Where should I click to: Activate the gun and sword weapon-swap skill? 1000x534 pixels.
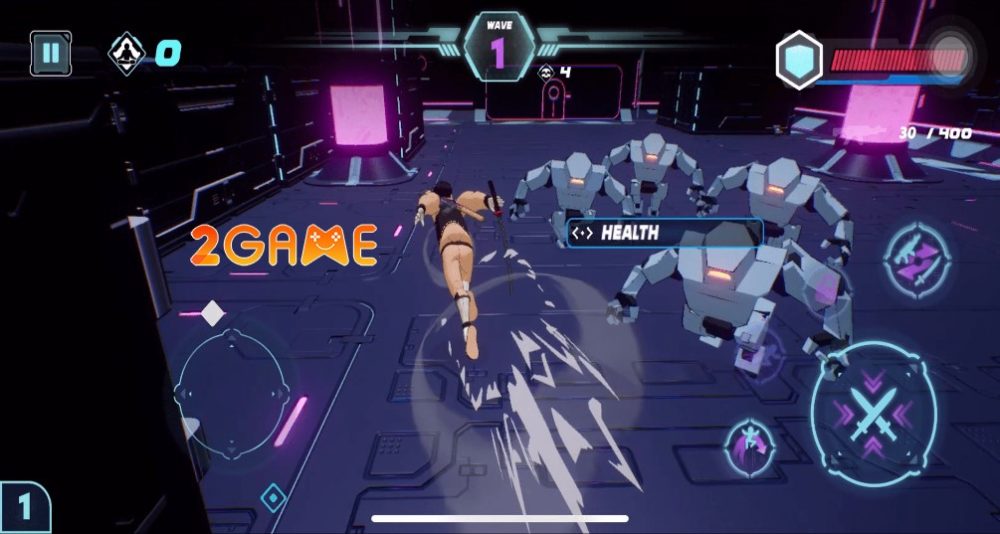click(912, 258)
